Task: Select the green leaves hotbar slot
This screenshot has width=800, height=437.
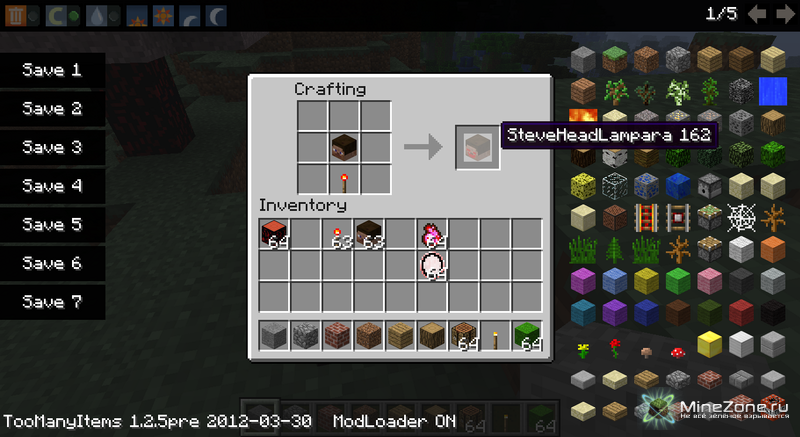Action: click(x=526, y=335)
